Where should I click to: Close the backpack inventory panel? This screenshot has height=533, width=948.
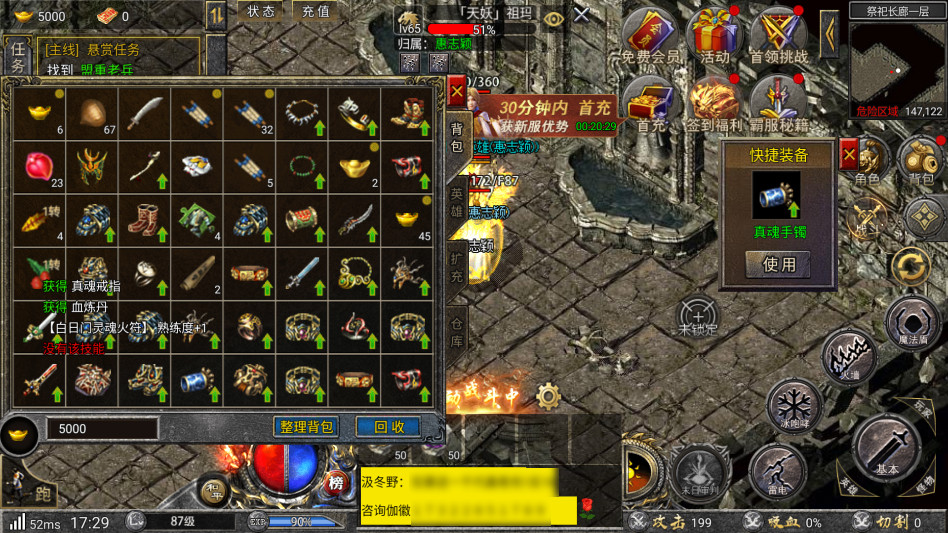coord(456,92)
